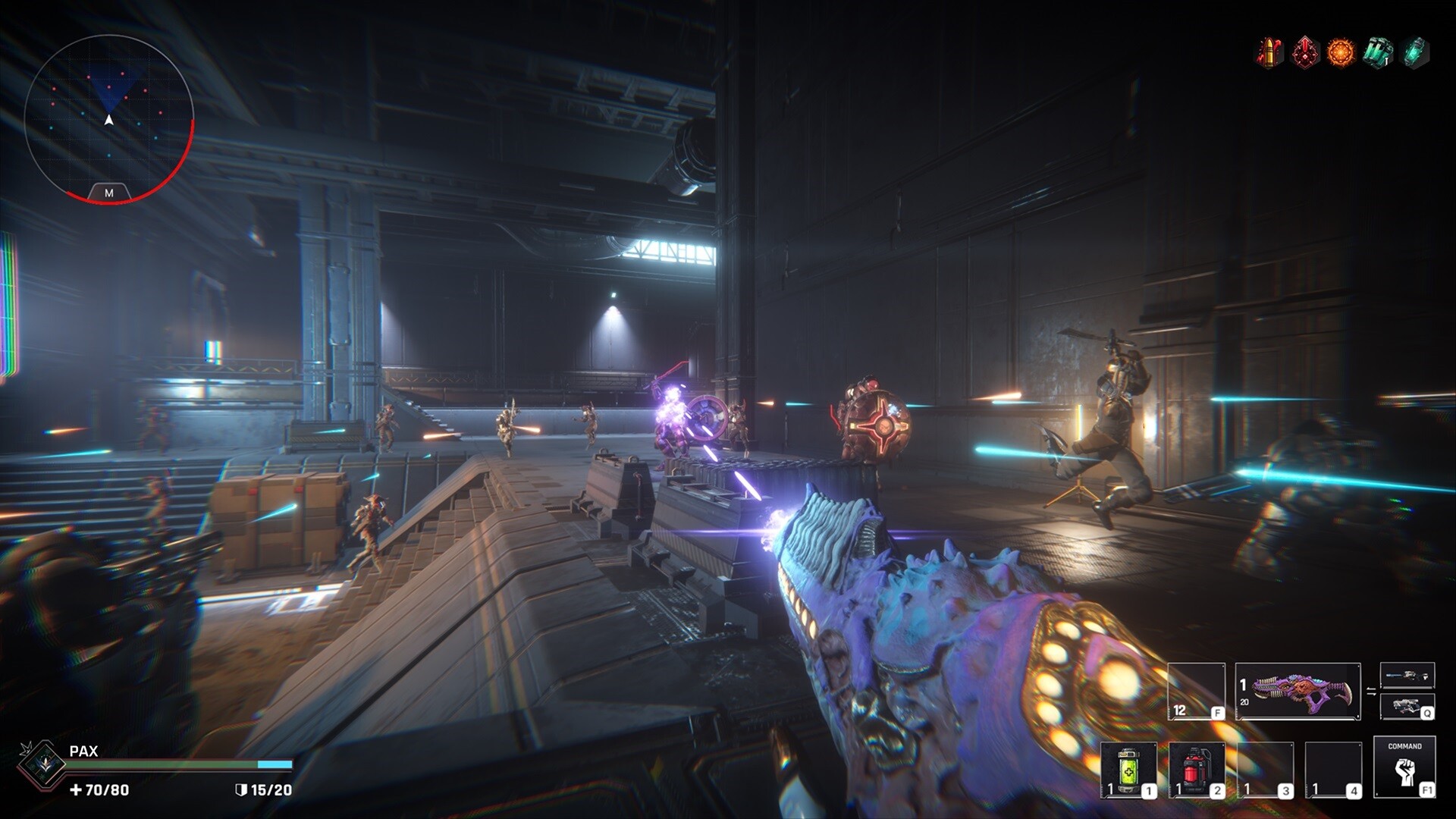Inspect the red upward arrow perk icon
Screen dimensions: 1456x819
pos(1304,53)
